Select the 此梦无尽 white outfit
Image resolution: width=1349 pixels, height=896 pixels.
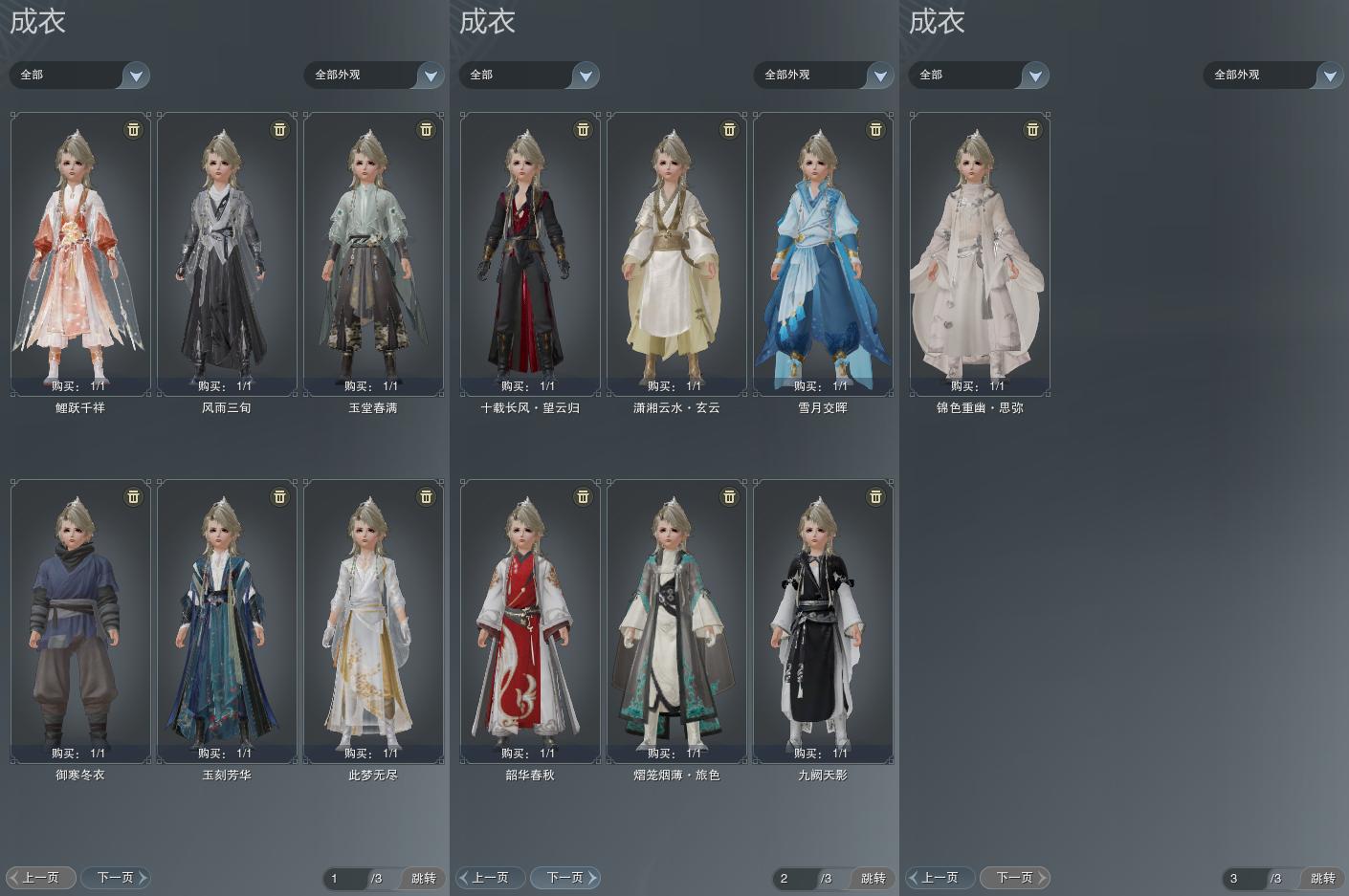pyautogui.click(x=373, y=621)
